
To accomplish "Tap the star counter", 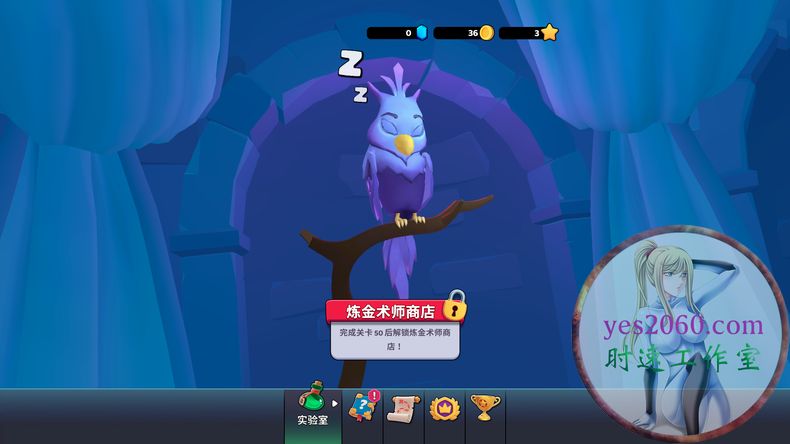I will (x=530, y=33).
